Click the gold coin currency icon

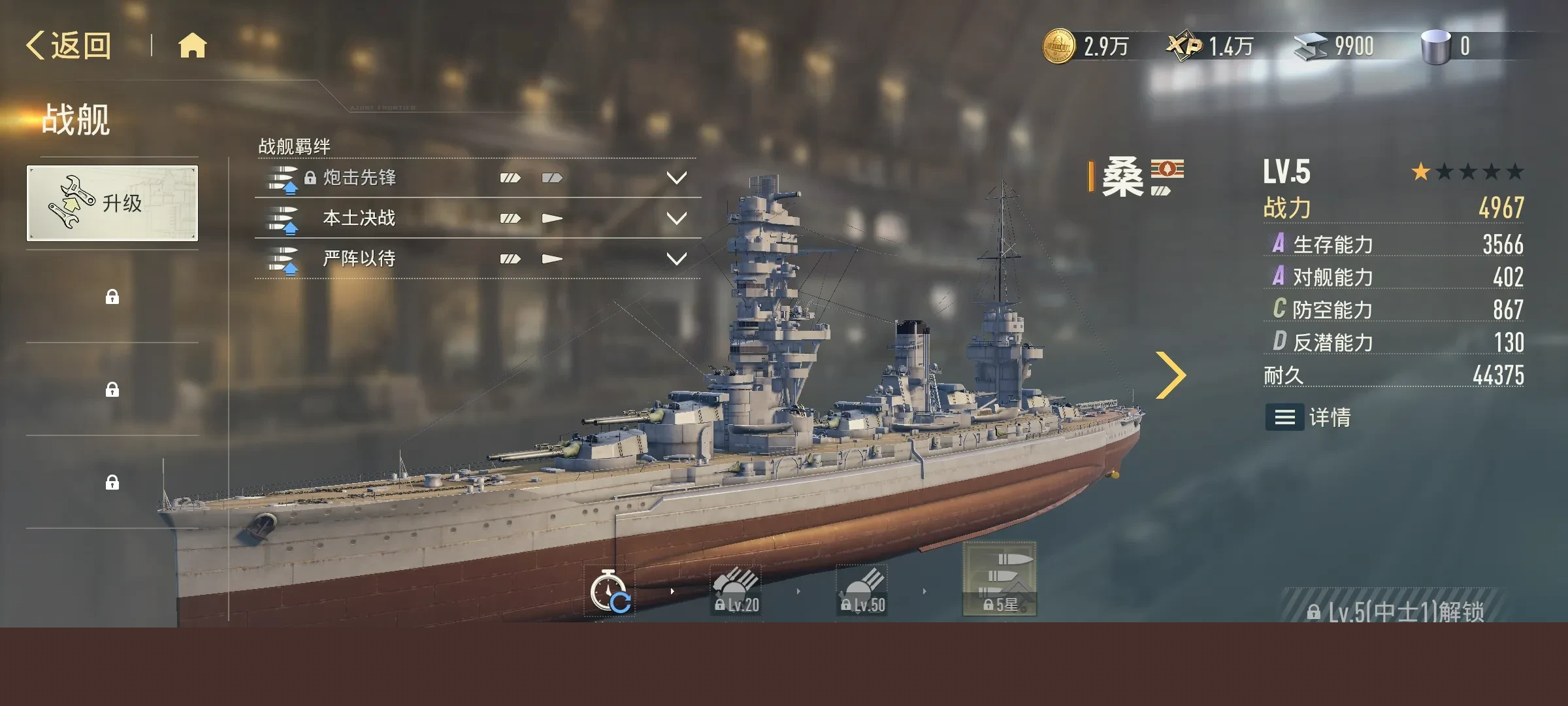click(x=1058, y=46)
